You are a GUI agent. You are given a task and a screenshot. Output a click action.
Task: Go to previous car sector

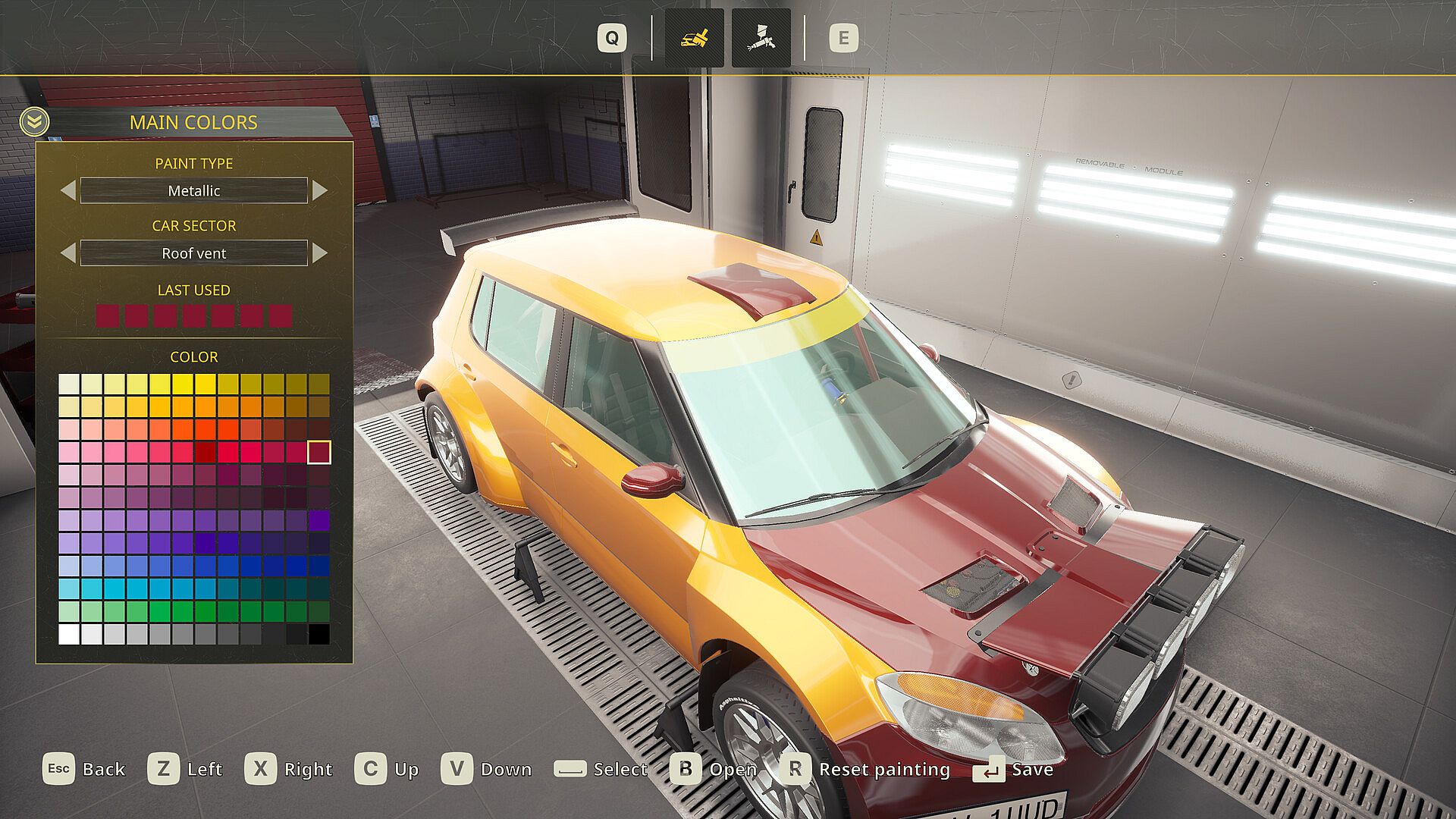(68, 253)
